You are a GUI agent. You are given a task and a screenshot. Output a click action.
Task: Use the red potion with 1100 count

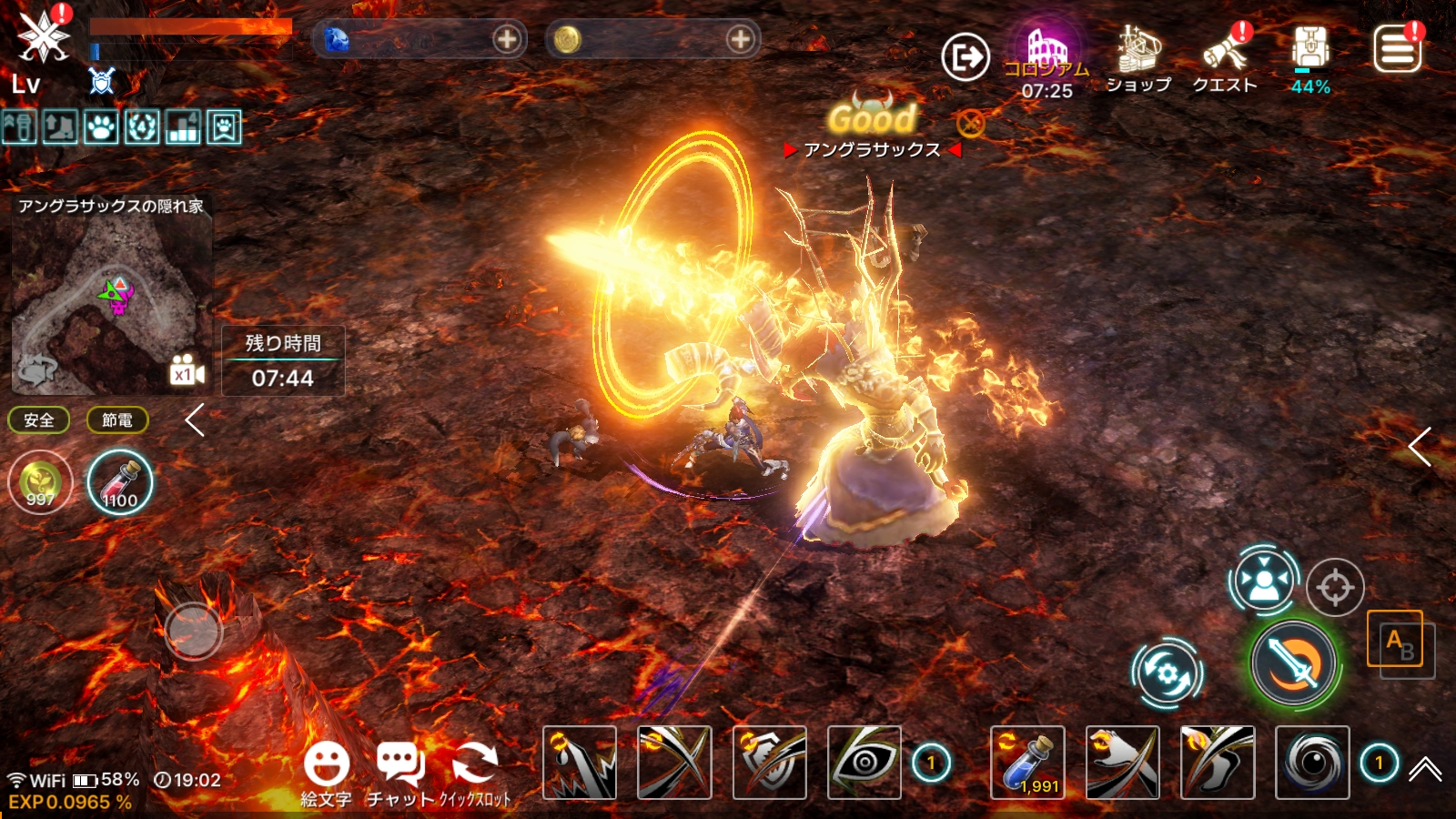coord(120,482)
